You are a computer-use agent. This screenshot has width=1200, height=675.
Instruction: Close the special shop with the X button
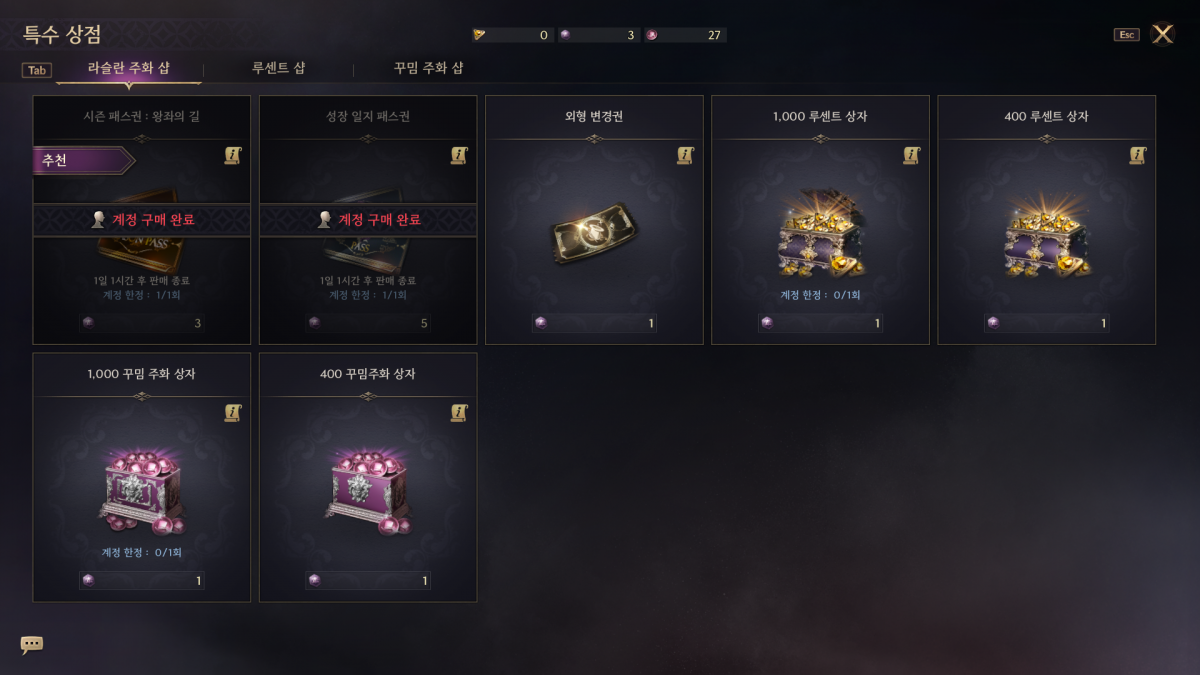click(x=1162, y=34)
